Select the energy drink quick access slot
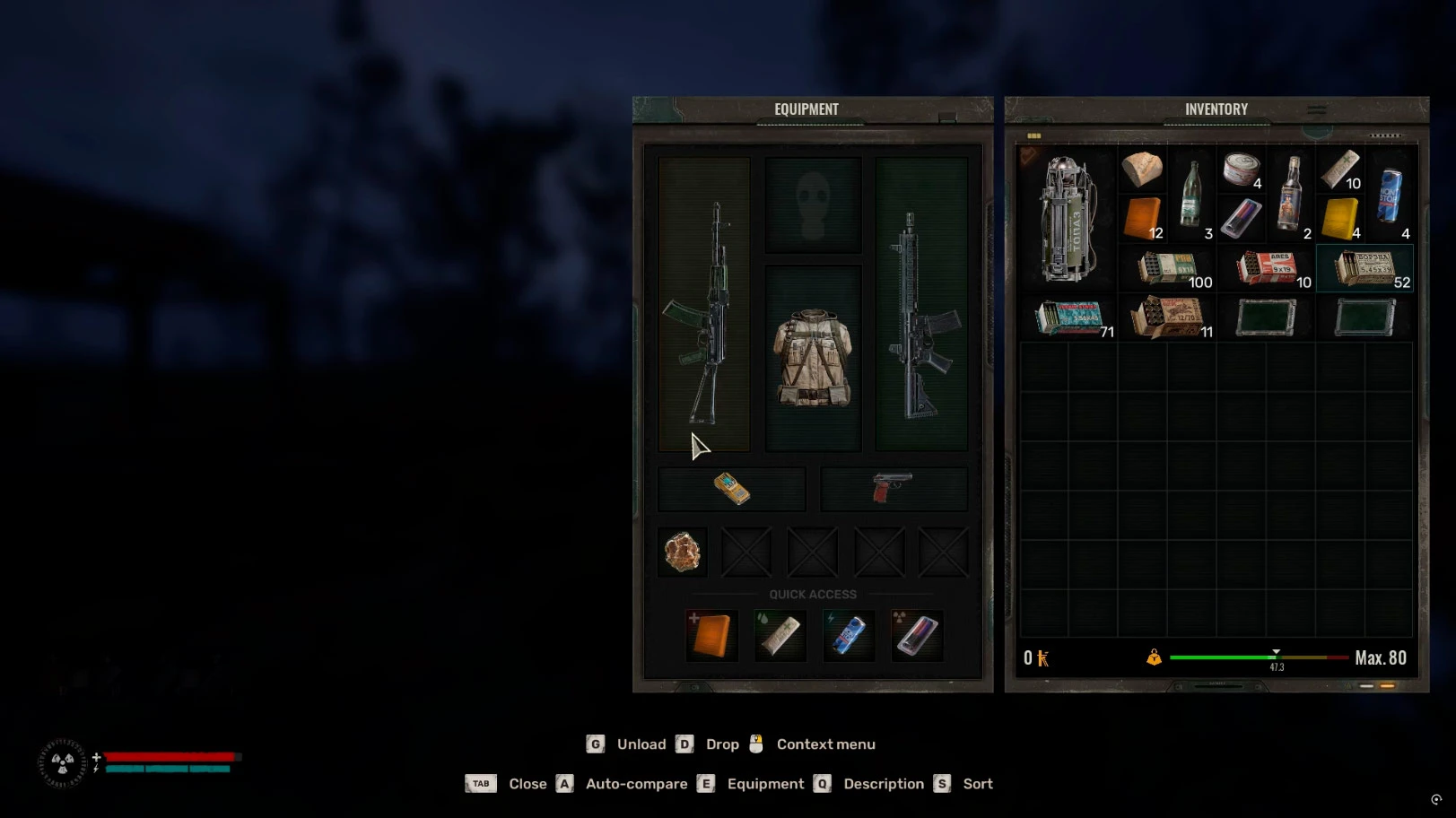 (848, 635)
